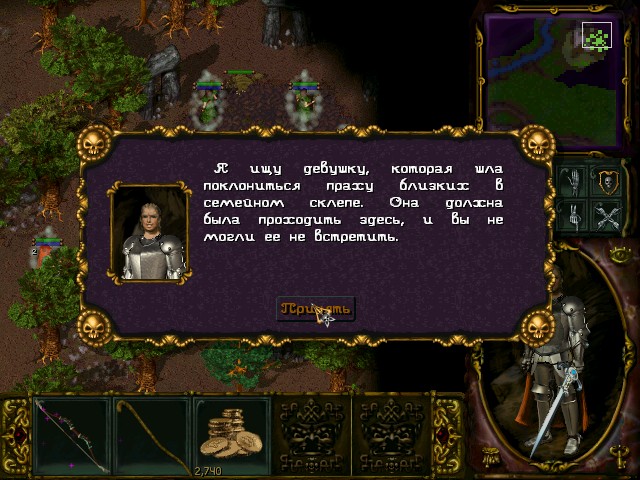The width and height of the screenshot is (640, 480).
Task: Choose the crossed bones icon
Action: coord(608,214)
